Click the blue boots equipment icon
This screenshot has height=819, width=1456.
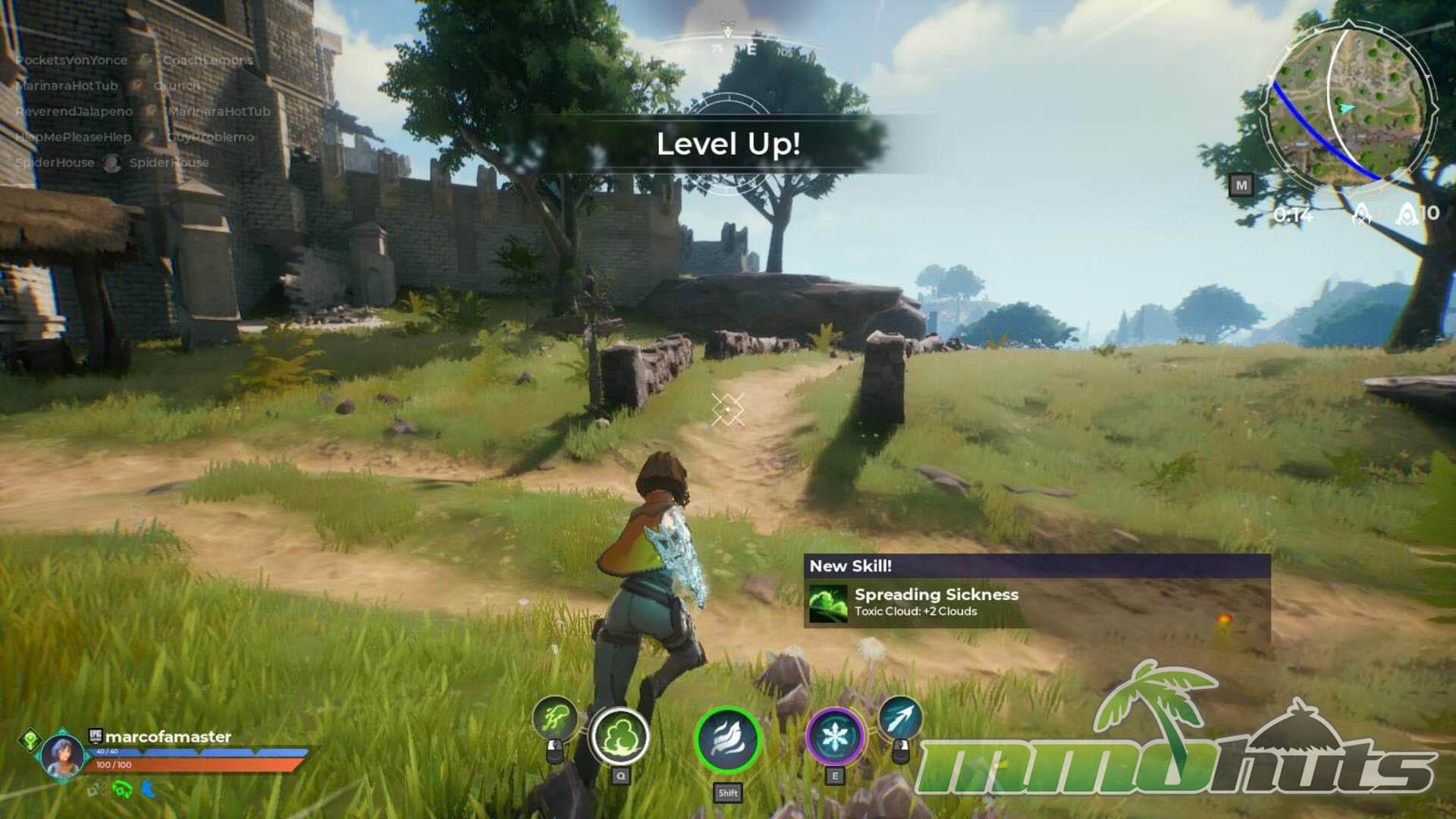pos(149,790)
